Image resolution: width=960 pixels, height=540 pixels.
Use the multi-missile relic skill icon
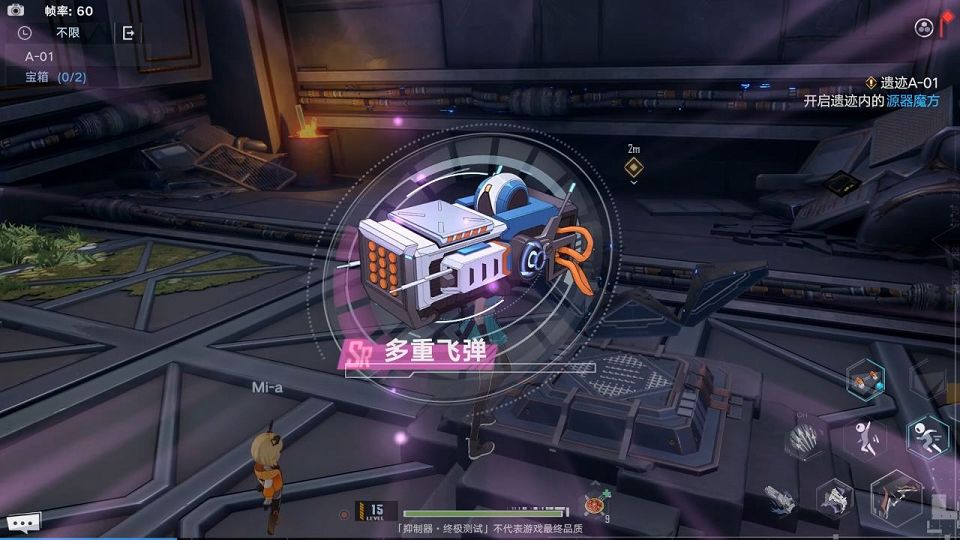coord(865,380)
